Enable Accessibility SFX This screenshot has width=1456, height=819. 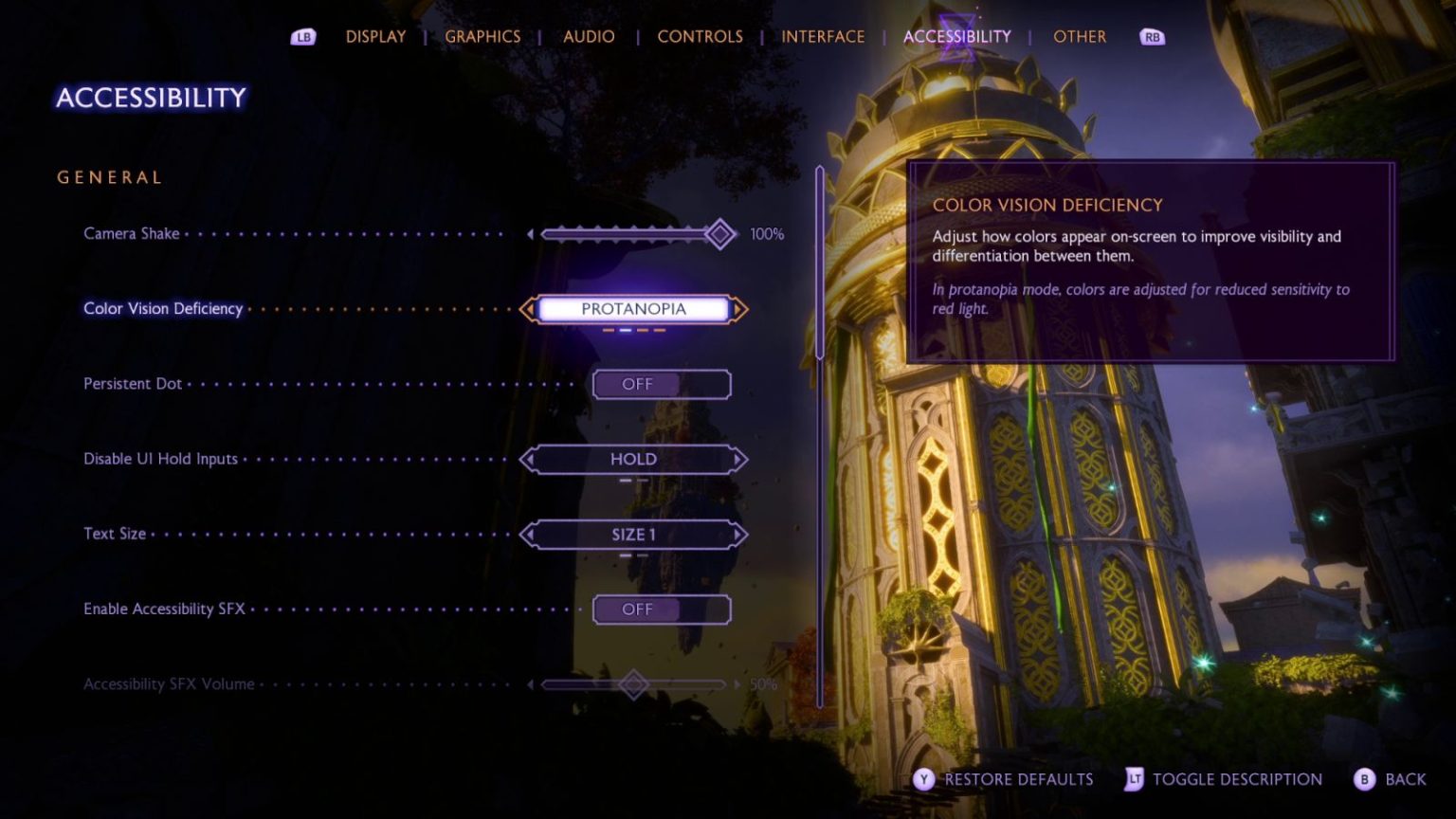(x=662, y=609)
